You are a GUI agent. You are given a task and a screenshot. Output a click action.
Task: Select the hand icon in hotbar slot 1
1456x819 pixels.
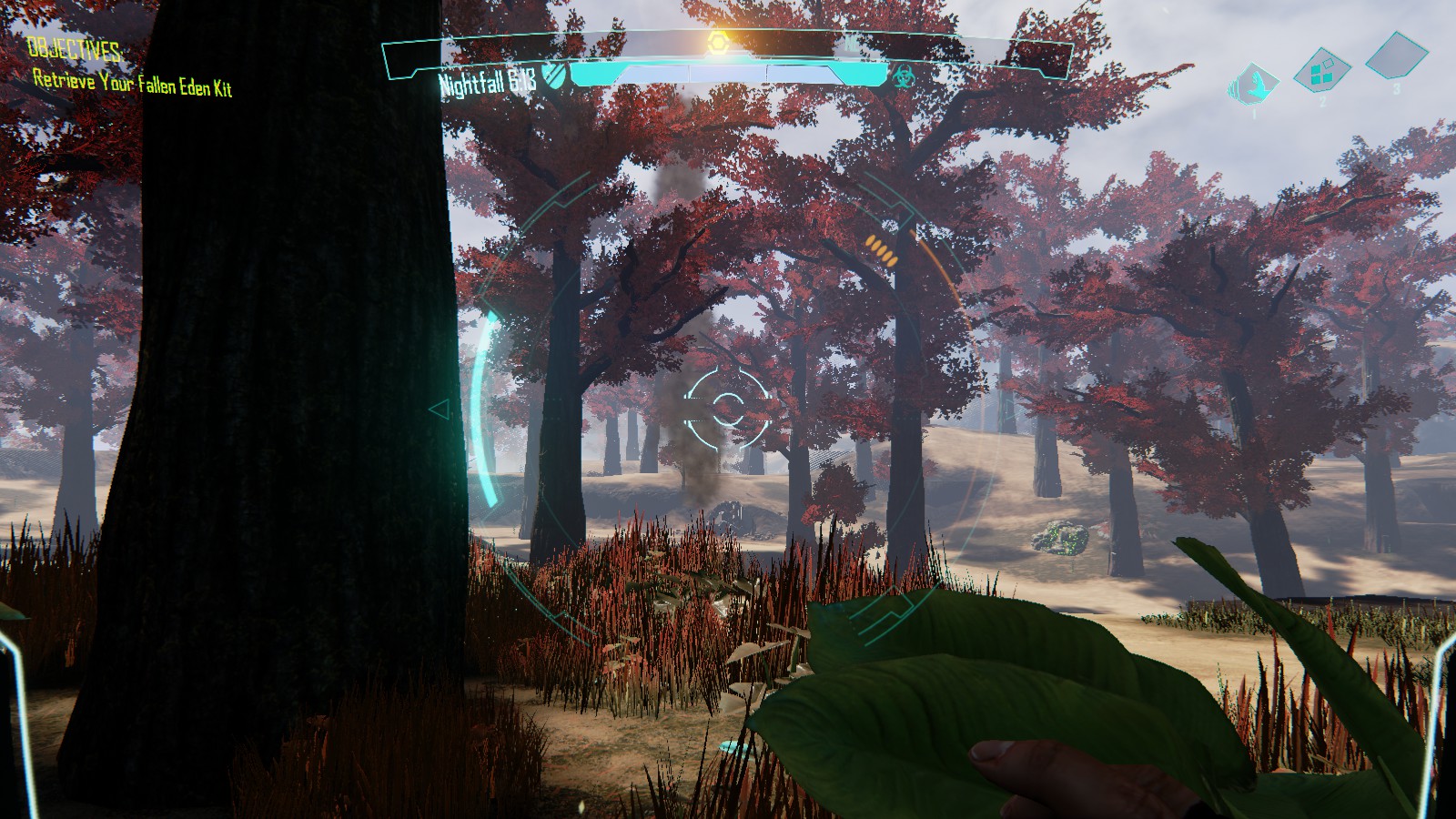(1256, 85)
